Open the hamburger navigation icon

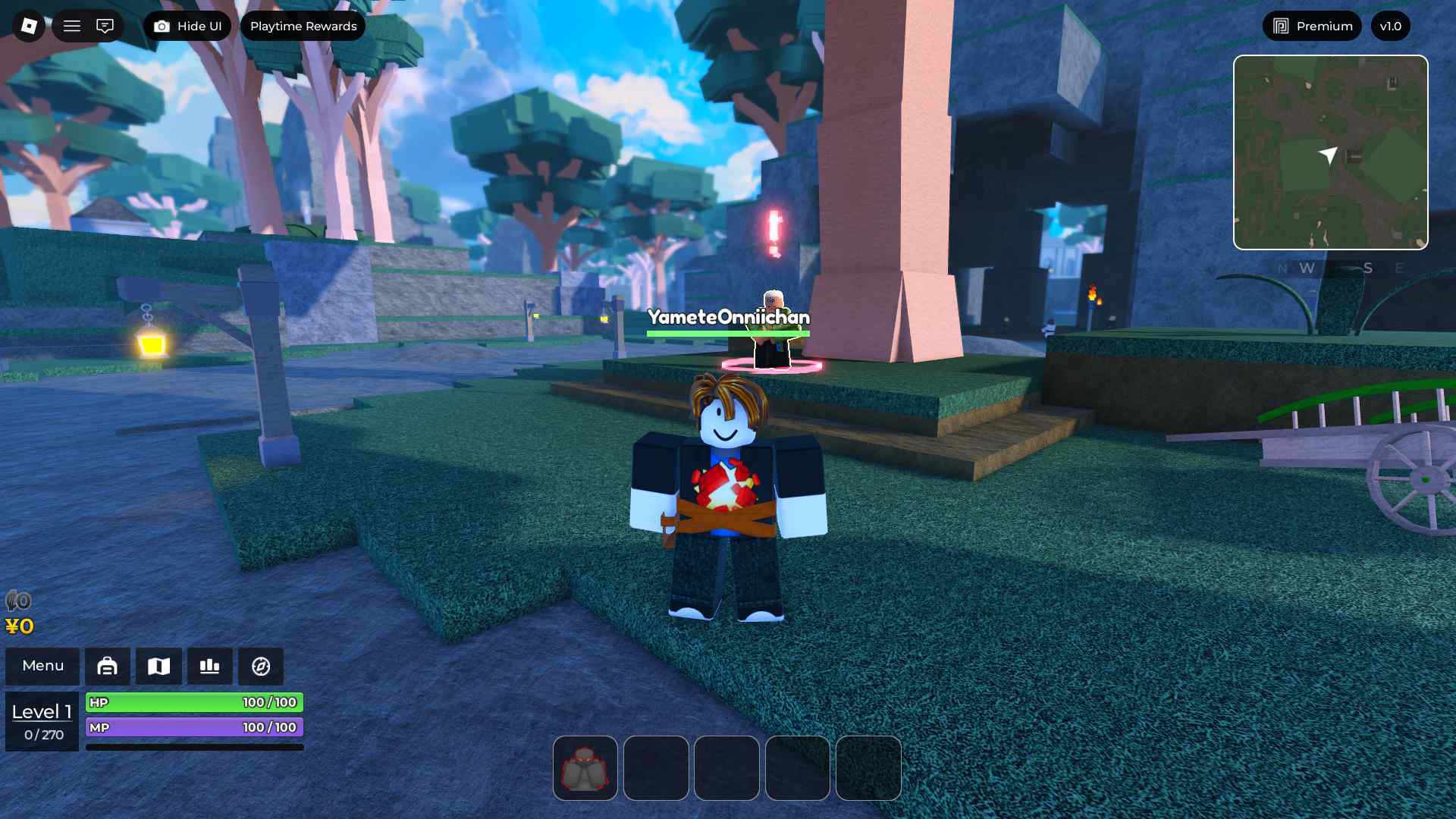(72, 25)
